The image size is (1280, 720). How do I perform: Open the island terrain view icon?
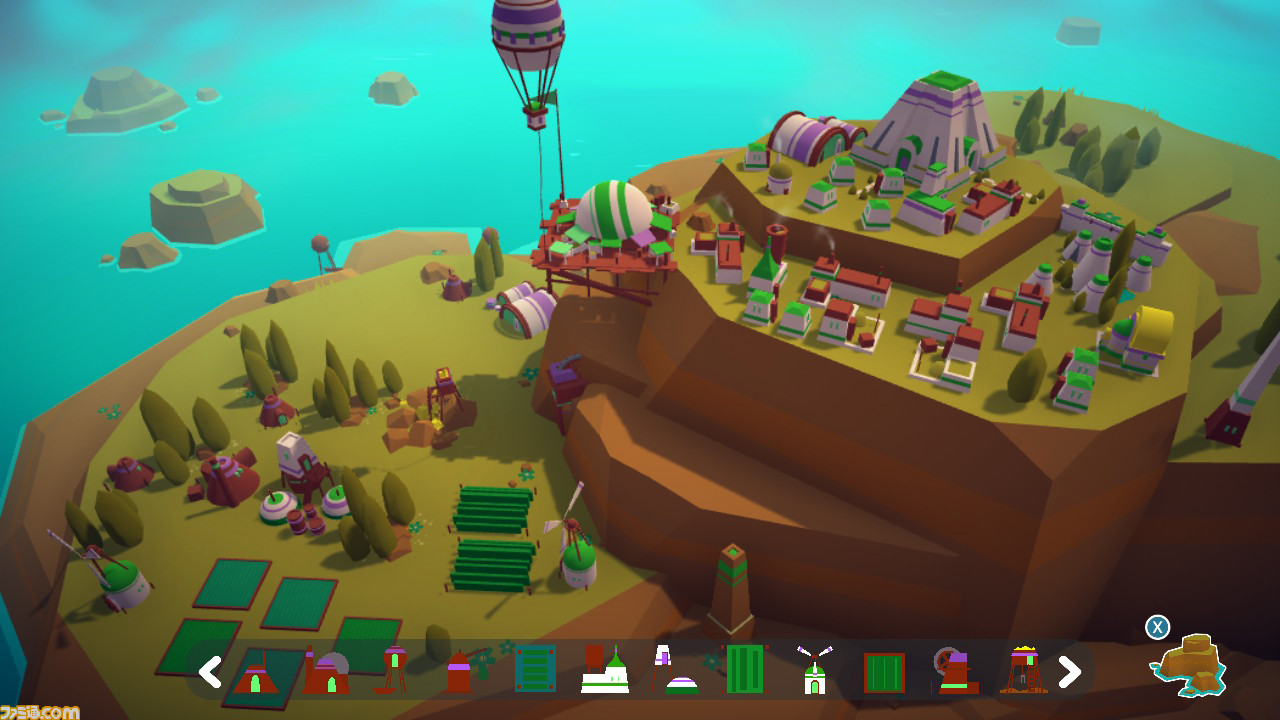[1188, 662]
